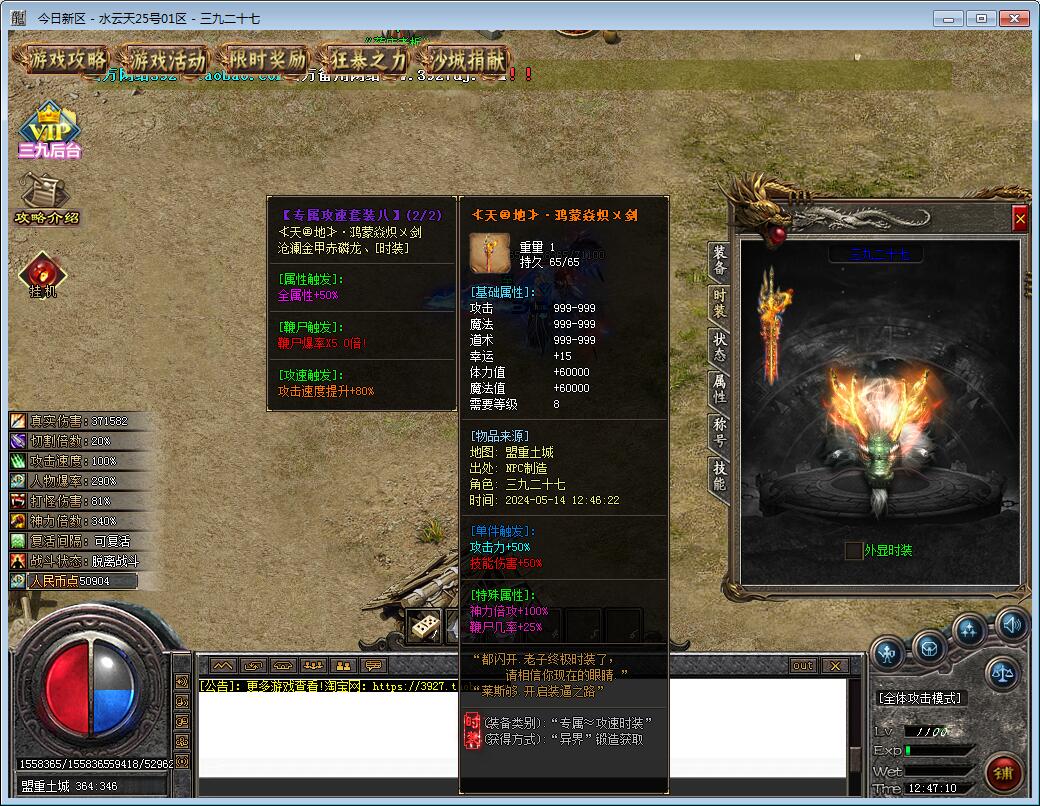
Task: Click the VIP 三九后台 icon
Action: pos(48,134)
